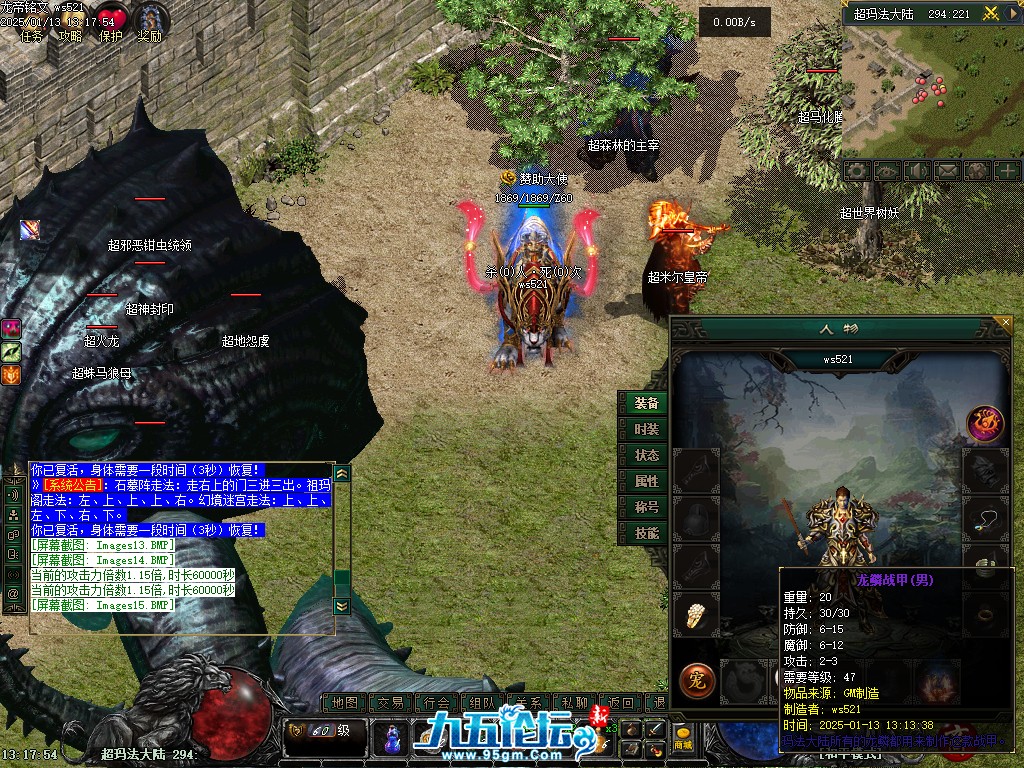Click the minimap gear settings button
This screenshot has width=1024, height=768.
point(856,171)
